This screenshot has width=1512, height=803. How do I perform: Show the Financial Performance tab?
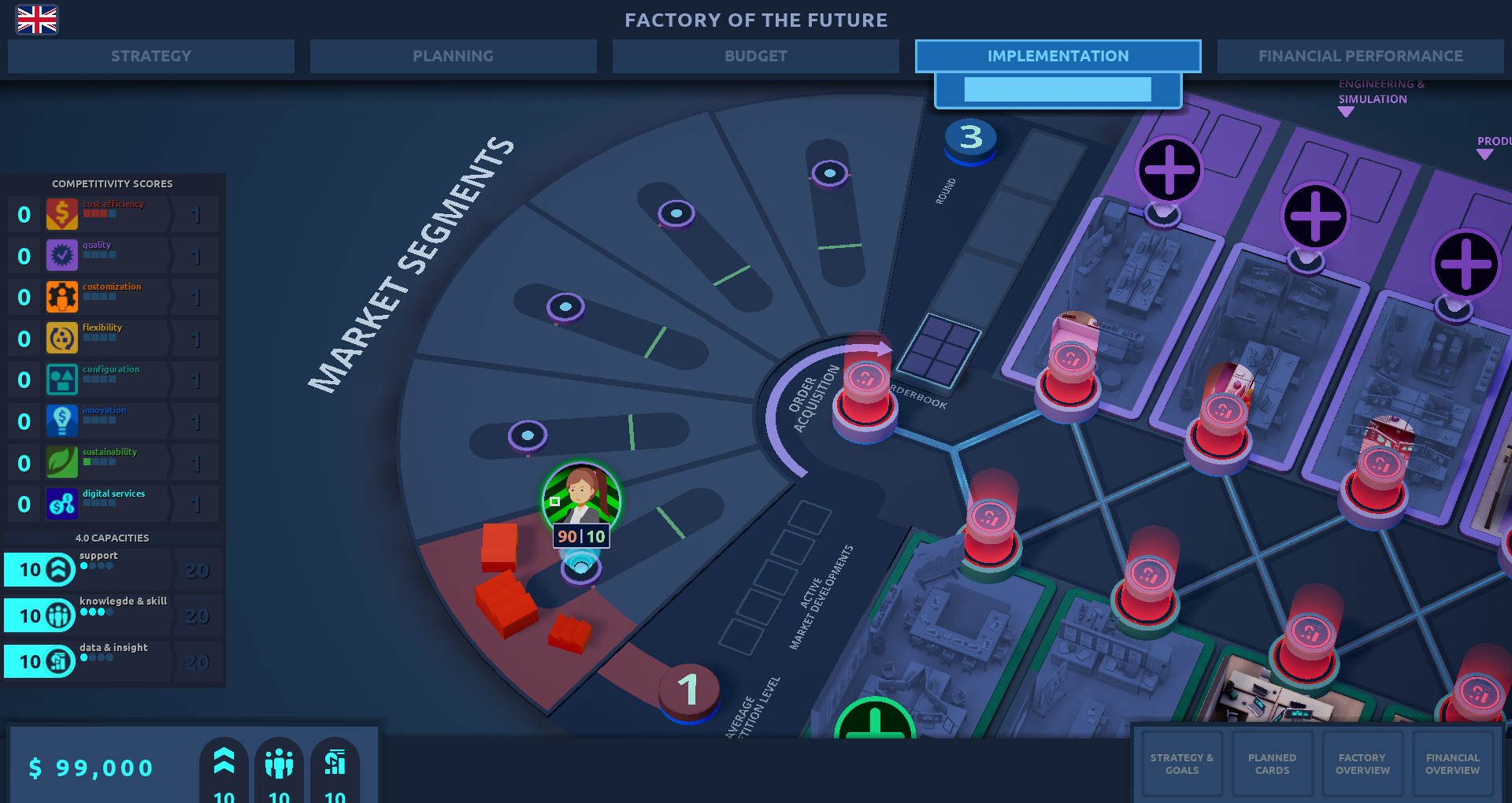(x=1360, y=56)
